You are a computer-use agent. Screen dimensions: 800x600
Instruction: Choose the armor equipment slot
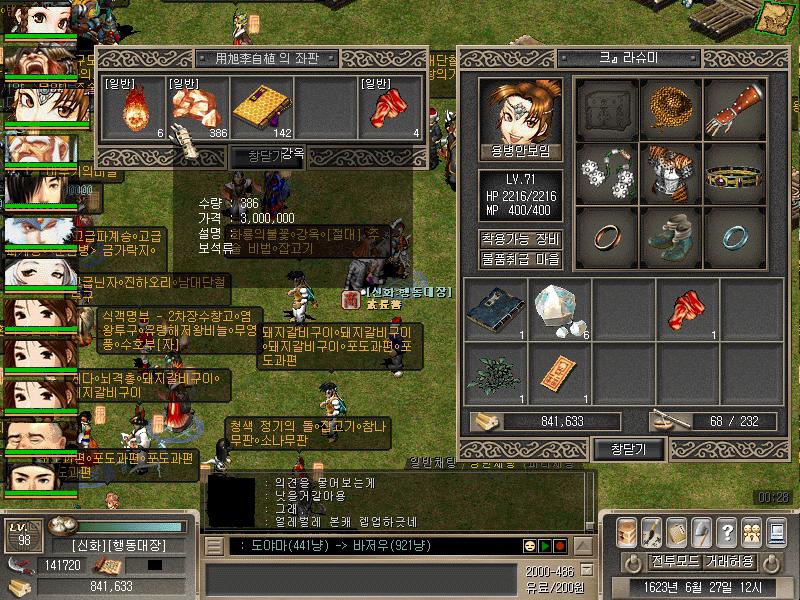[x=672, y=170]
